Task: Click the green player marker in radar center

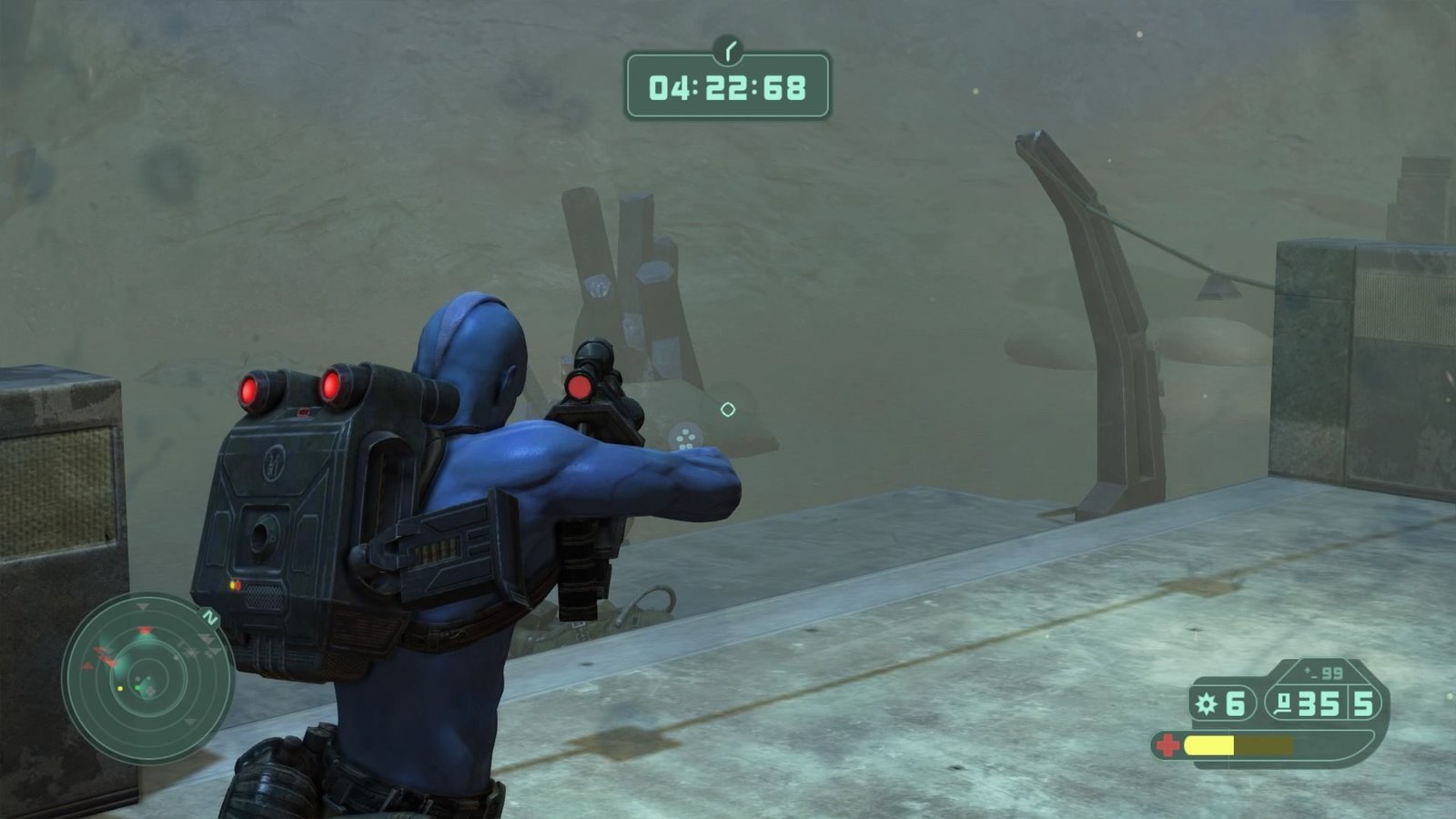Action: click(x=137, y=687)
